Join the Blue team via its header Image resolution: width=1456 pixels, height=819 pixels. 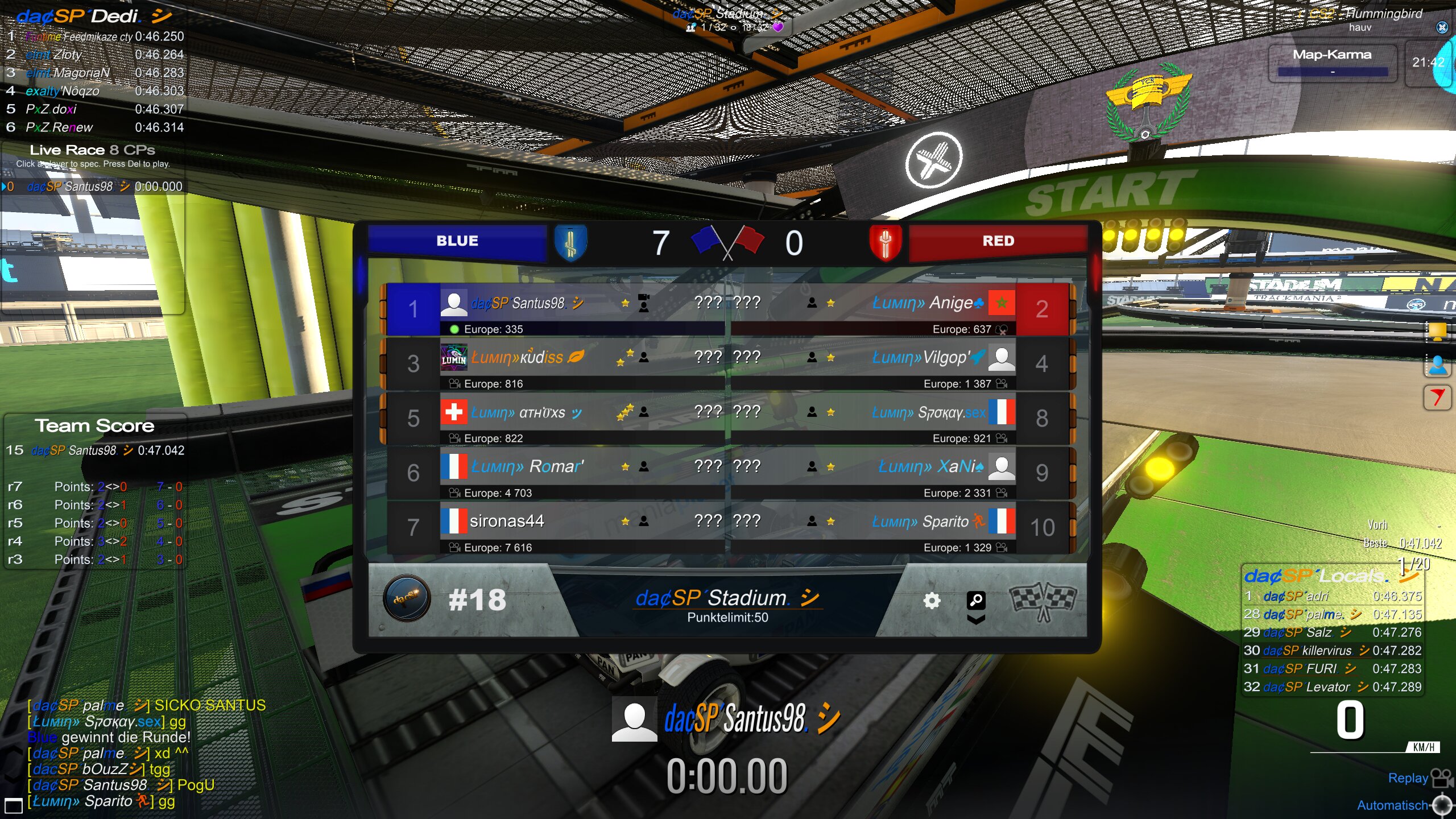pos(457,241)
